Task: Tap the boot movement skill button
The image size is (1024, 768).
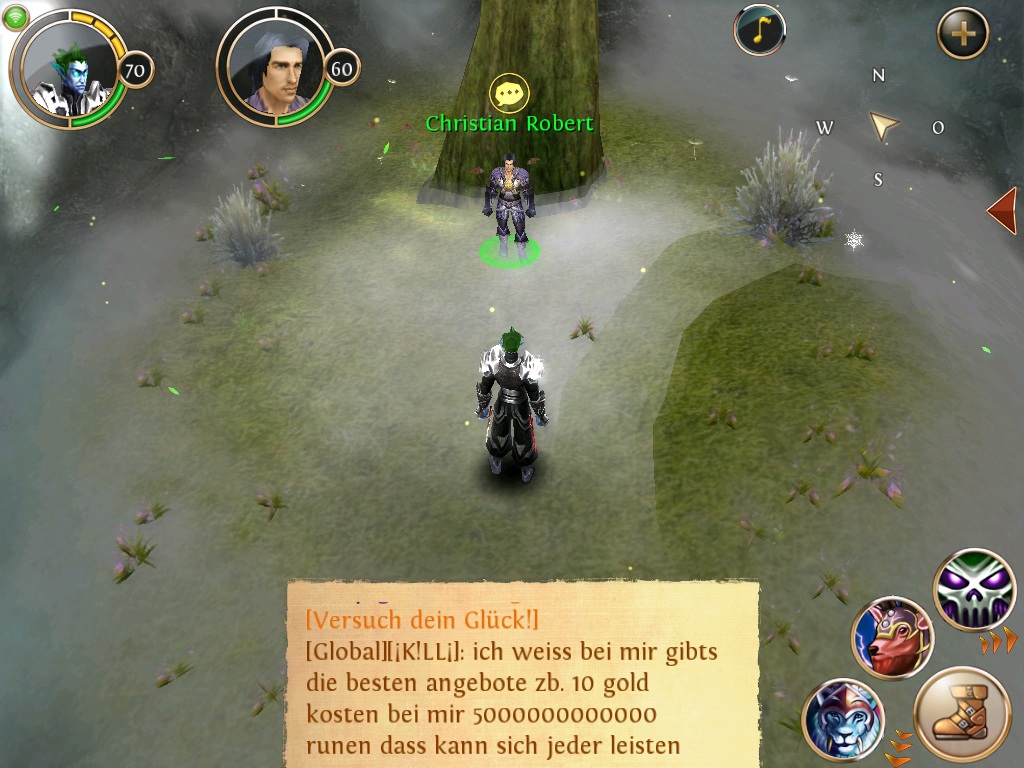Action: pyautogui.click(x=962, y=714)
